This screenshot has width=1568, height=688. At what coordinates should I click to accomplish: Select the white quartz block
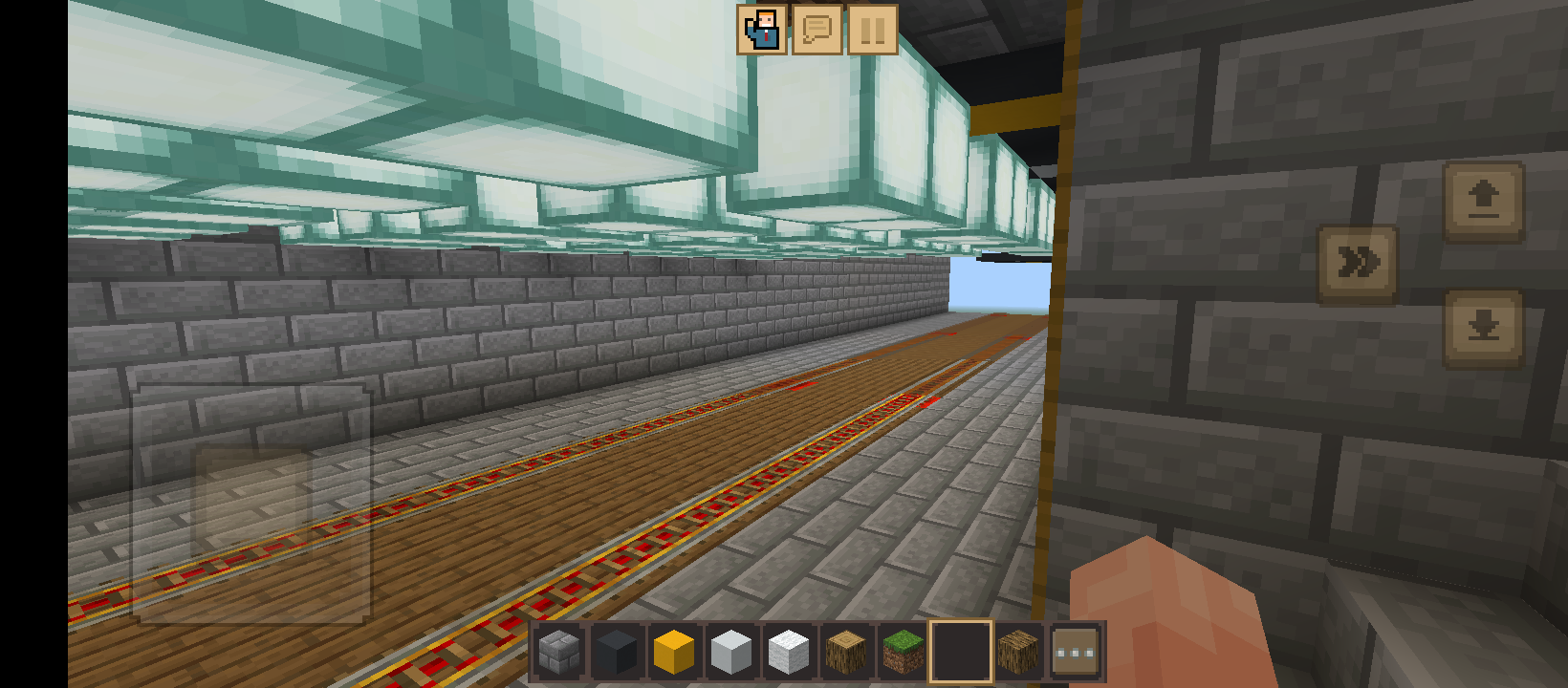(787, 651)
